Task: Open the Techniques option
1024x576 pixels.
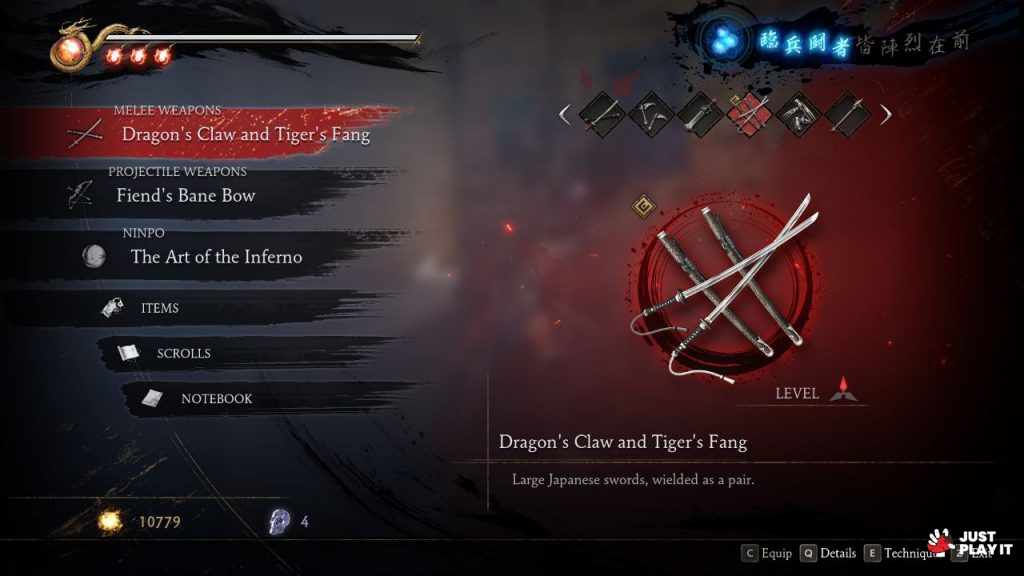Action: tap(898, 553)
